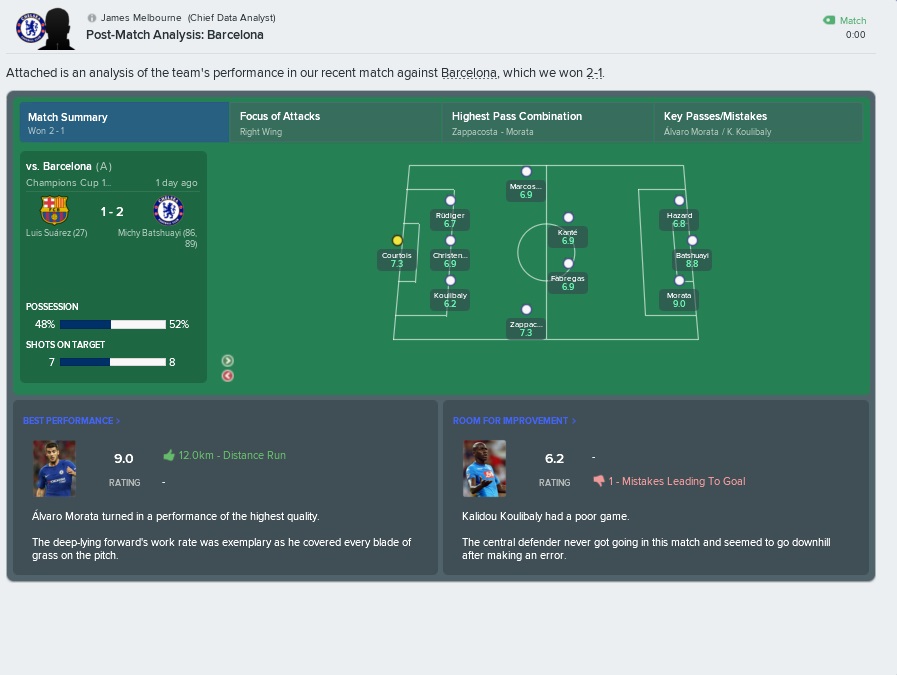Open Álvaro Morata's player portrait
The height and width of the screenshot is (675, 897).
[x=54, y=469]
